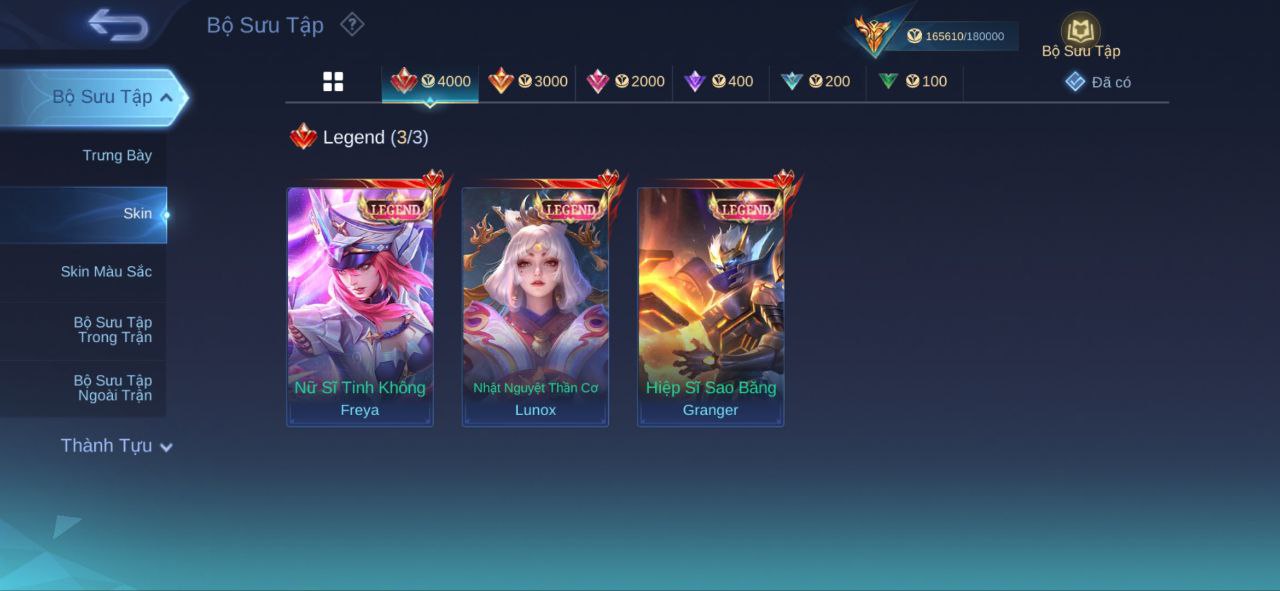1280x591 pixels.
Task: Open Bộ Sưu Tập Trong Trận entry
Action: 112,330
